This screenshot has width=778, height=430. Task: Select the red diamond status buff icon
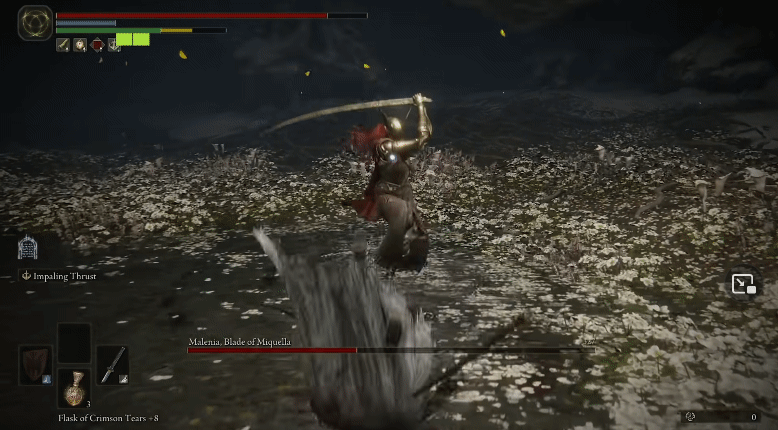97,45
